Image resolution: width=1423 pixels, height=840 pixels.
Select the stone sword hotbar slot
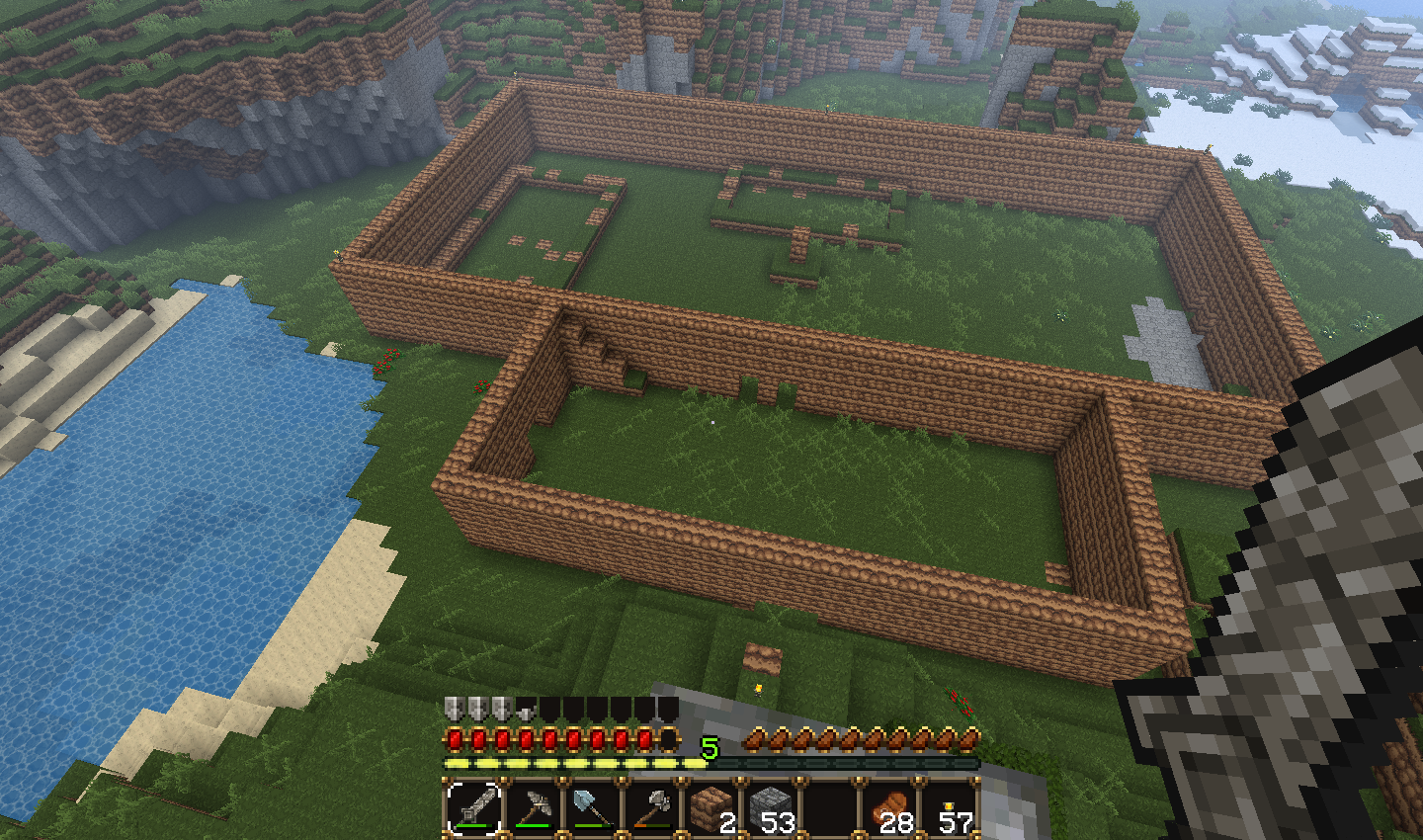point(474,807)
